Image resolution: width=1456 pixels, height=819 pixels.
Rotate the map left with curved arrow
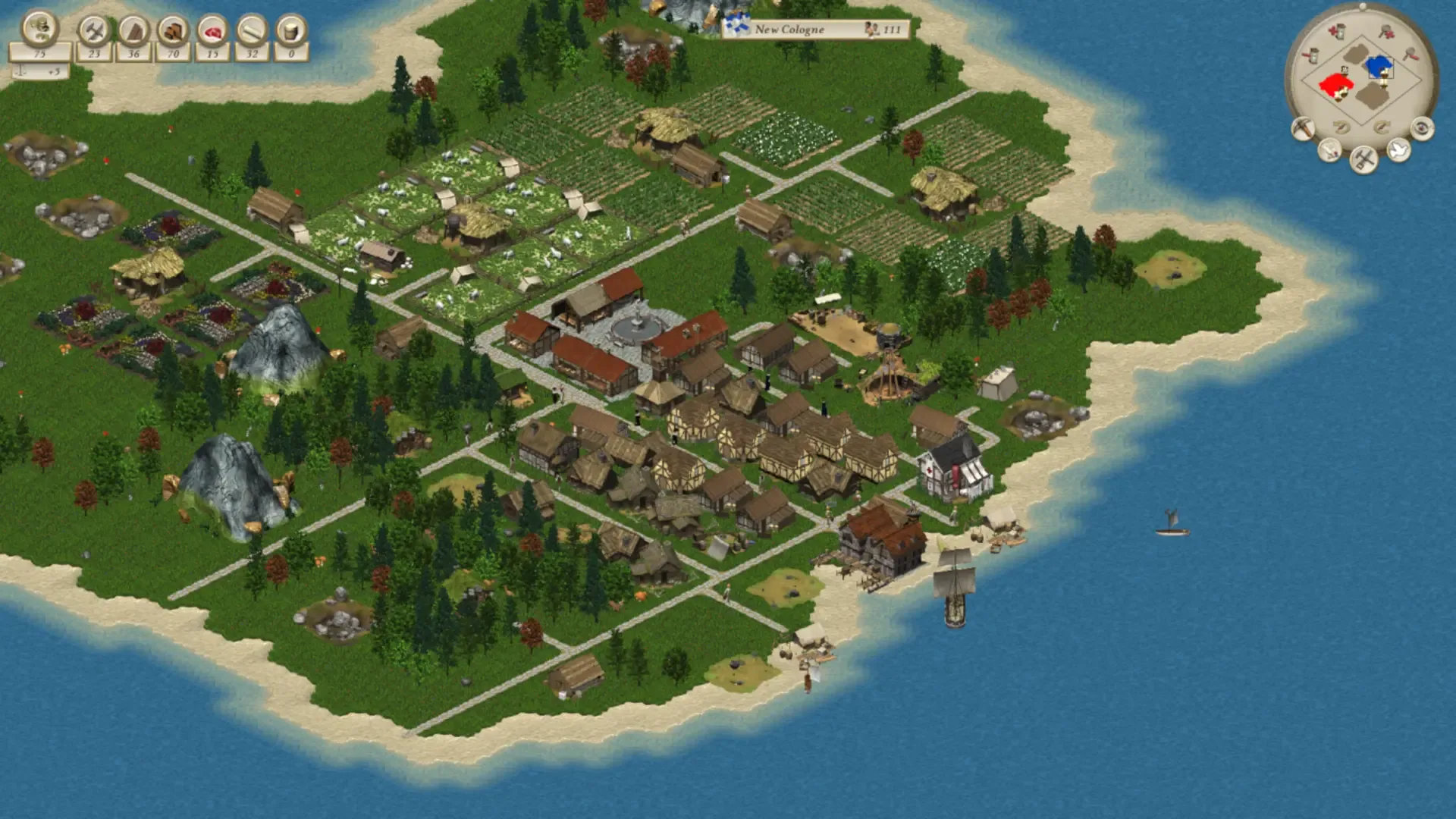pyautogui.click(x=1341, y=127)
